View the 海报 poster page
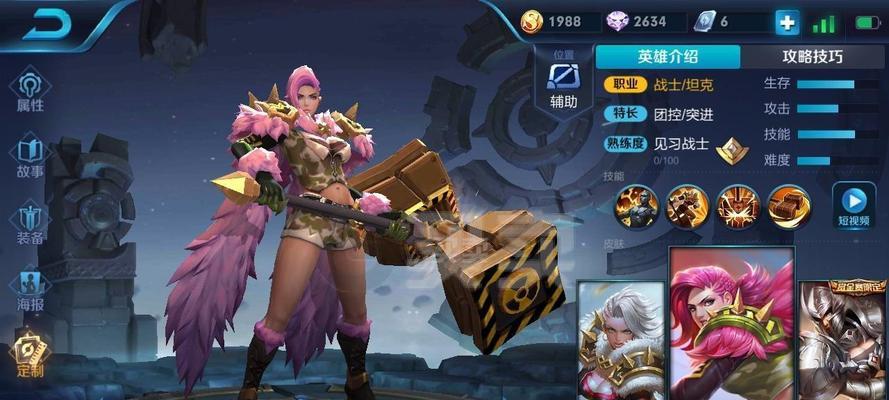The image size is (889, 400). (x=31, y=288)
